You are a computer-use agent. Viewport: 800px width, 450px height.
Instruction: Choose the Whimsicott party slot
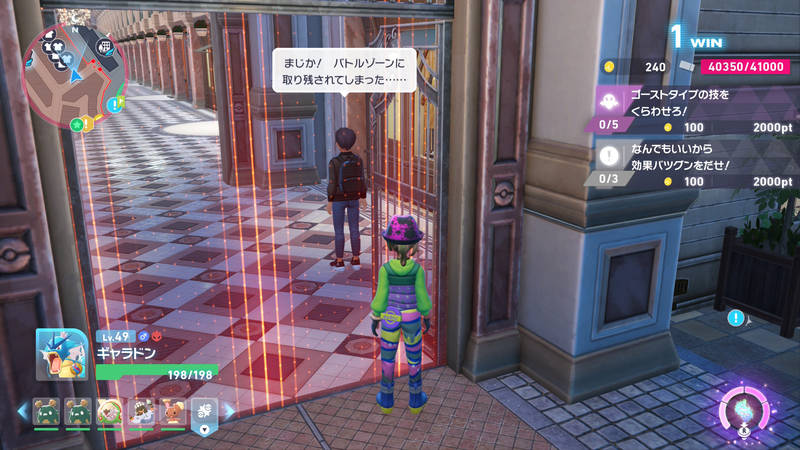[109, 411]
